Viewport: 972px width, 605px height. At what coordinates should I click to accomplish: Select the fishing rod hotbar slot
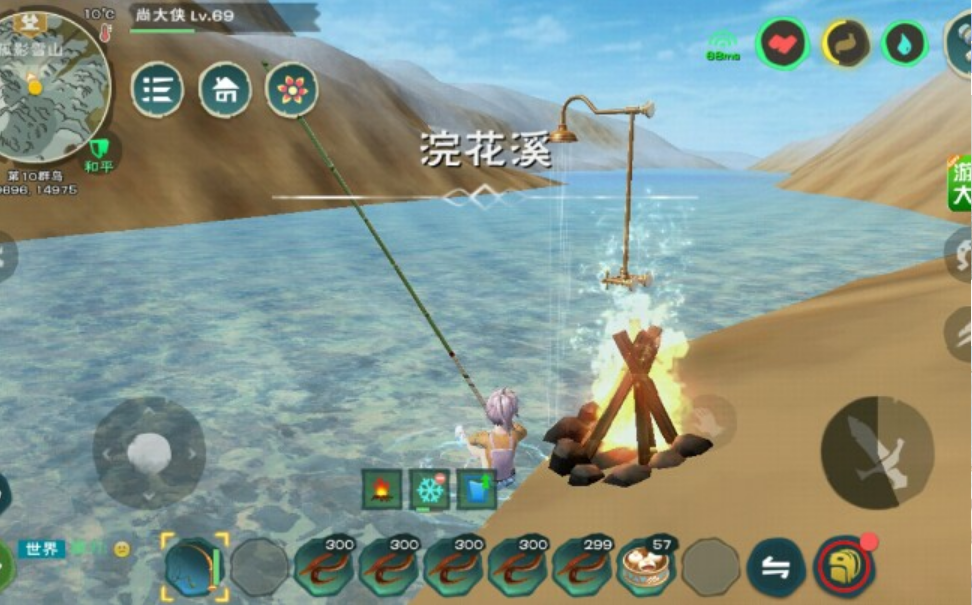194,566
